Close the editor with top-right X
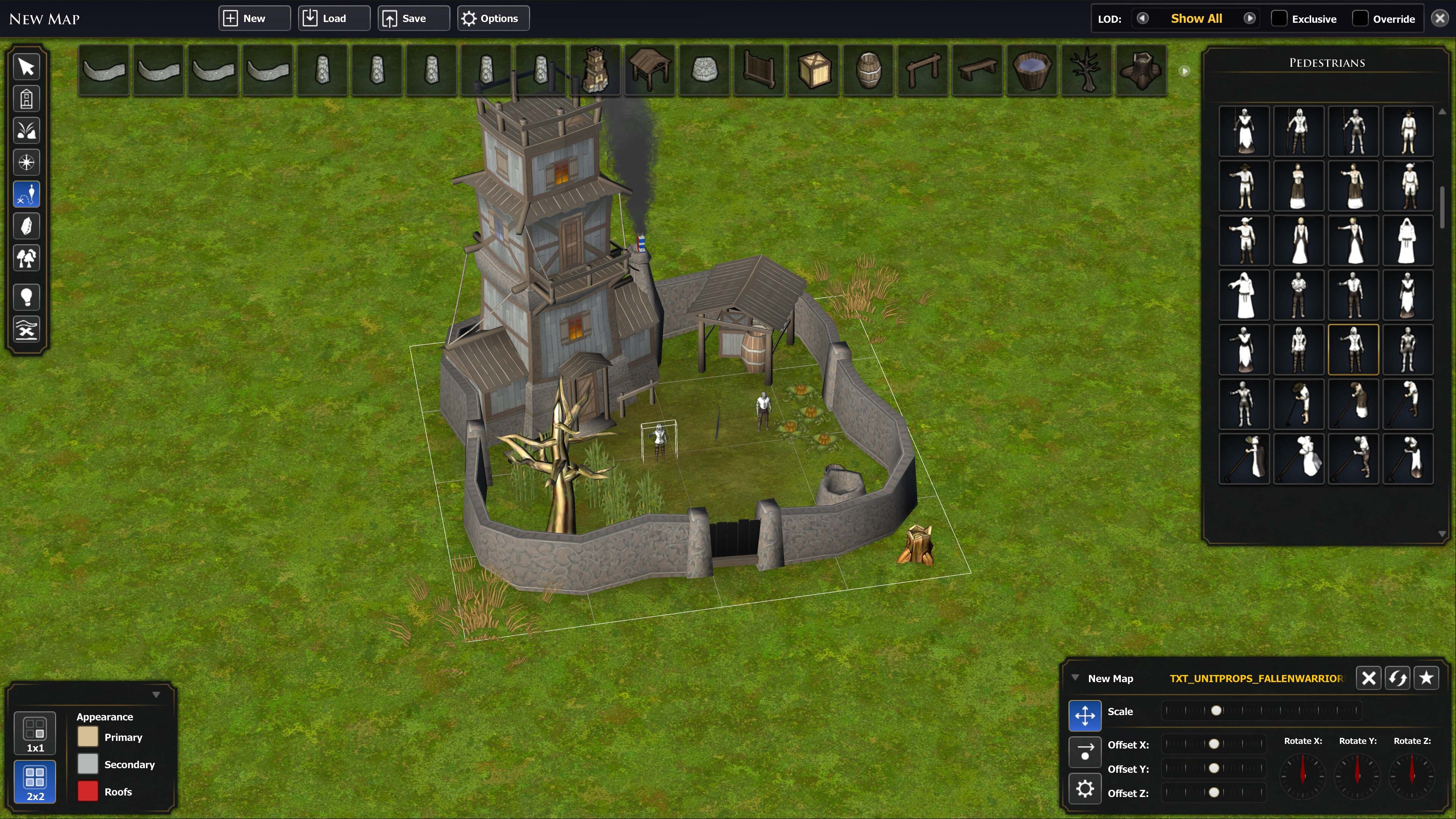This screenshot has width=1456, height=819. (x=1440, y=19)
